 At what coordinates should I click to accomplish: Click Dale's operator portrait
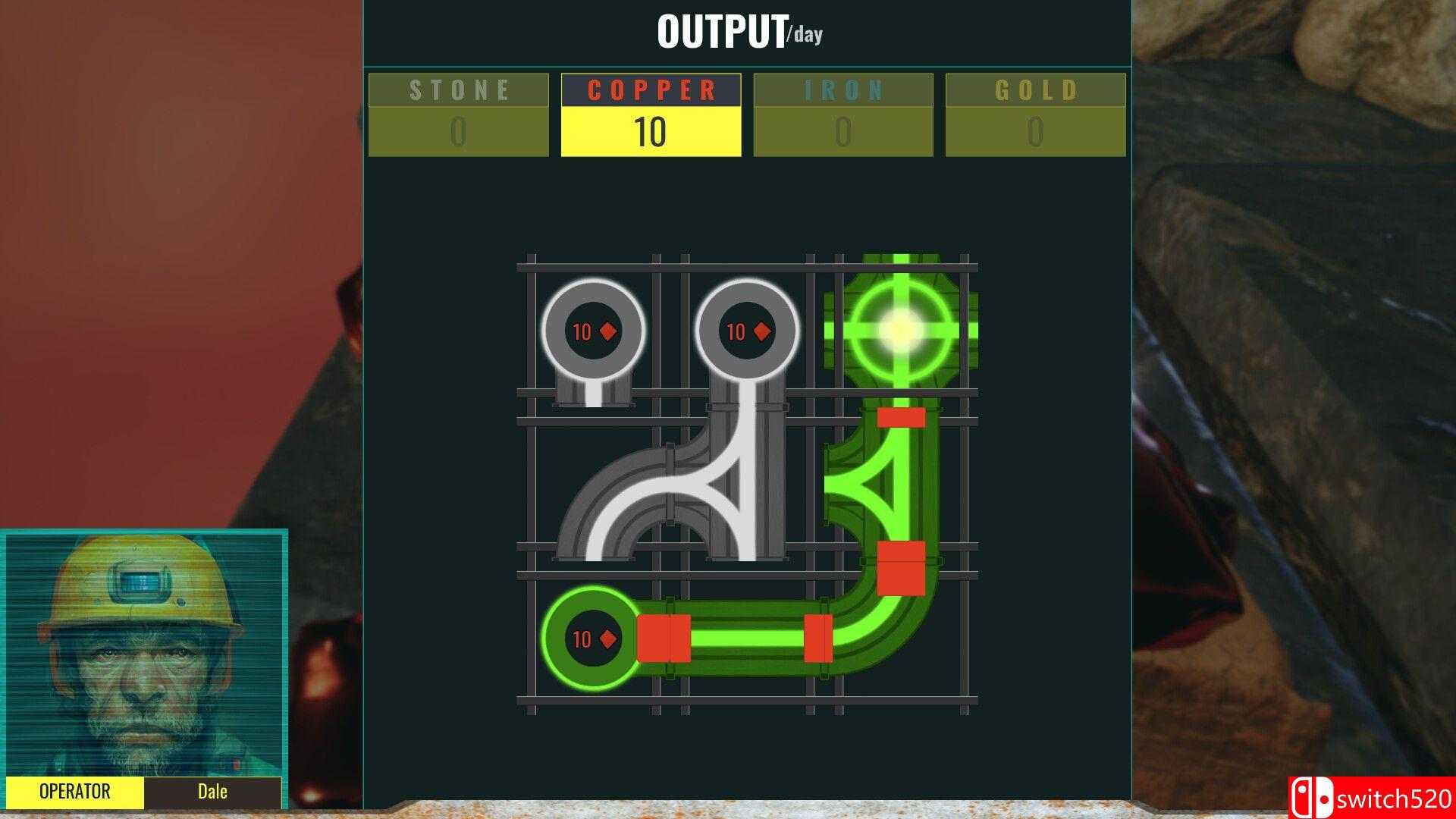click(x=143, y=652)
